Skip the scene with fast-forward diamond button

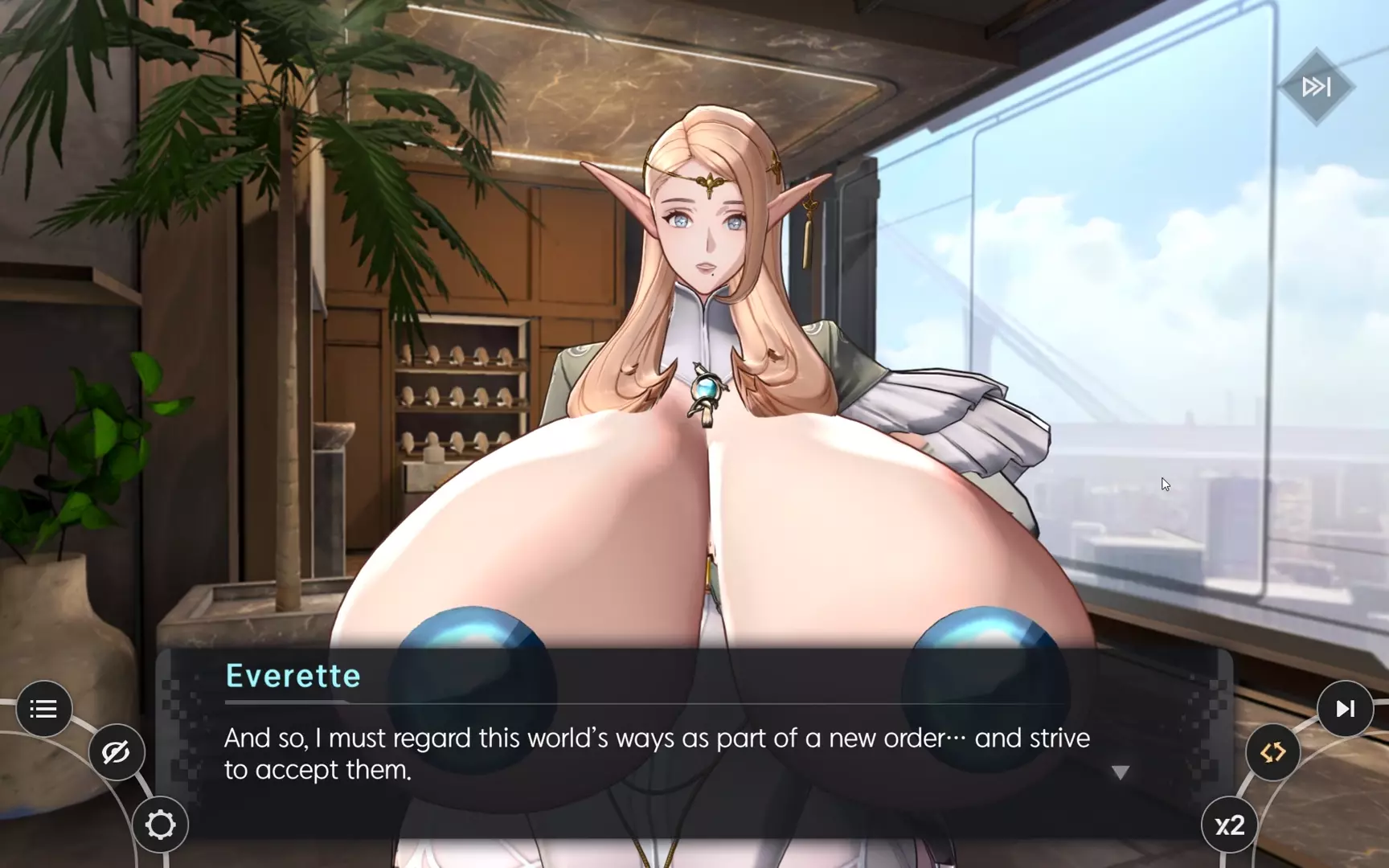point(1316,87)
